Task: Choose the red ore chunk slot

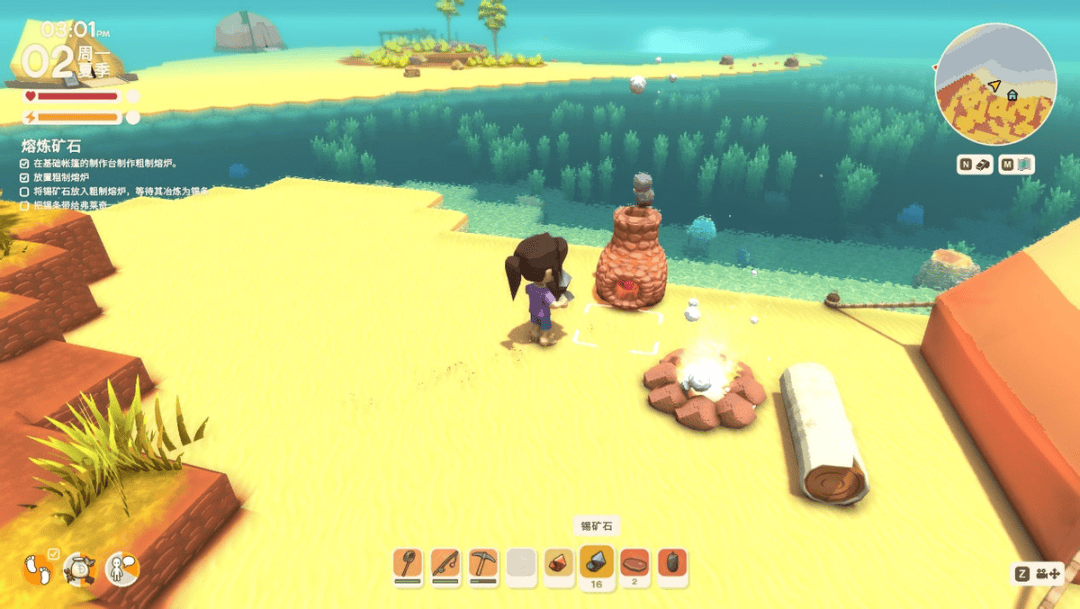Action: coord(559,563)
